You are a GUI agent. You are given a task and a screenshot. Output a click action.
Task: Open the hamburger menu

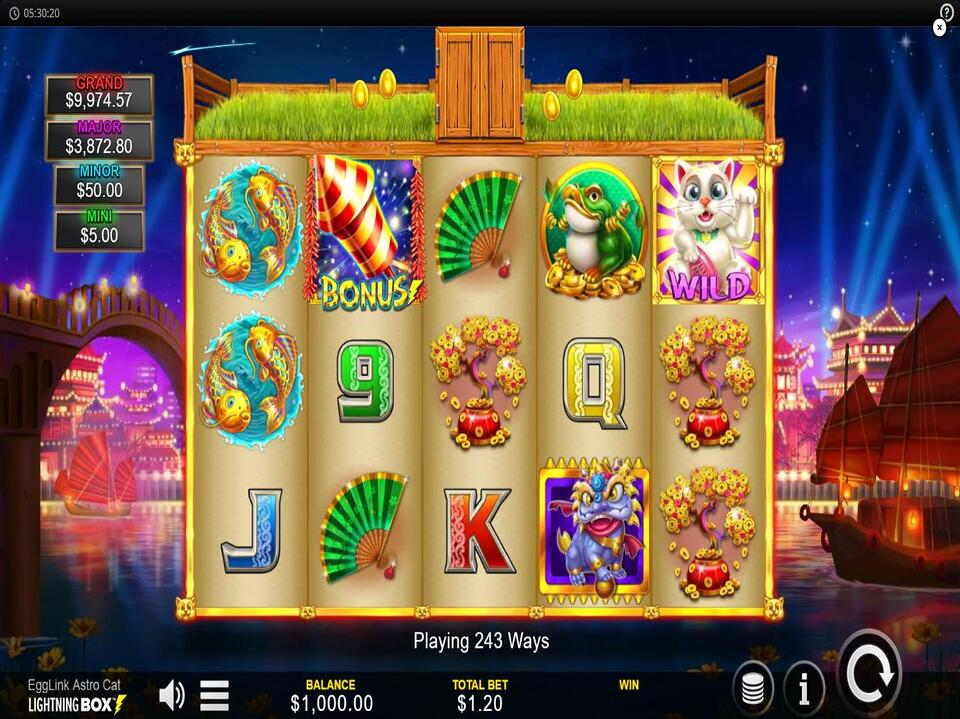[214, 694]
